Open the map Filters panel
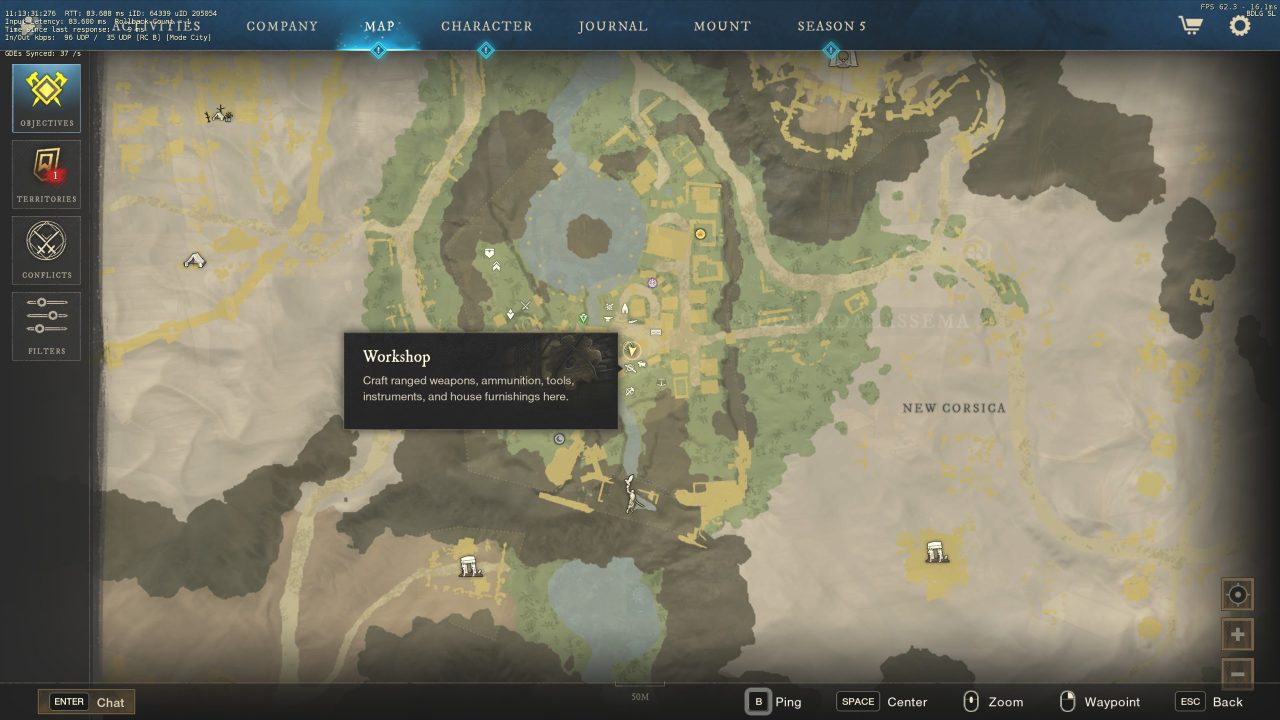This screenshot has width=1280, height=720. (46, 325)
